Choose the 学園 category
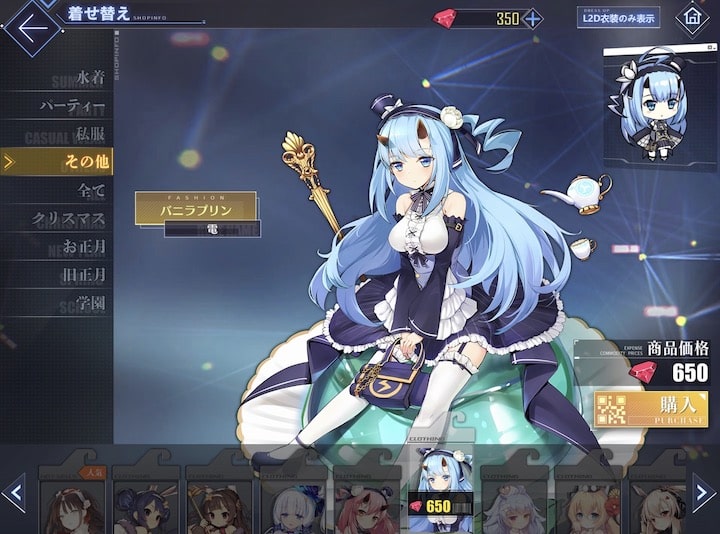This screenshot has height=534, width=720. point(91,301)
